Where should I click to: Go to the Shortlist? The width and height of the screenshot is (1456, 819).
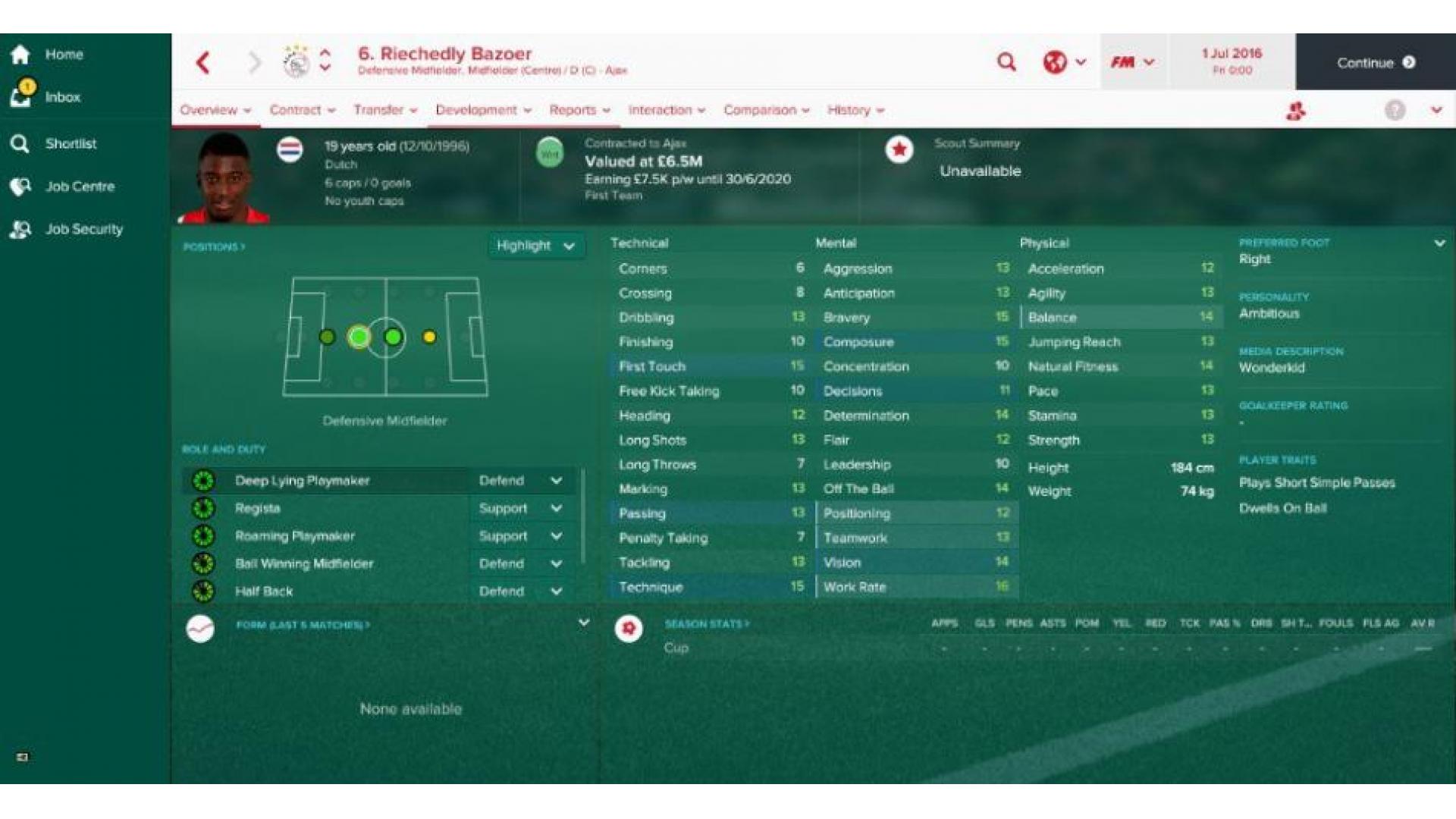click(70, 143)
